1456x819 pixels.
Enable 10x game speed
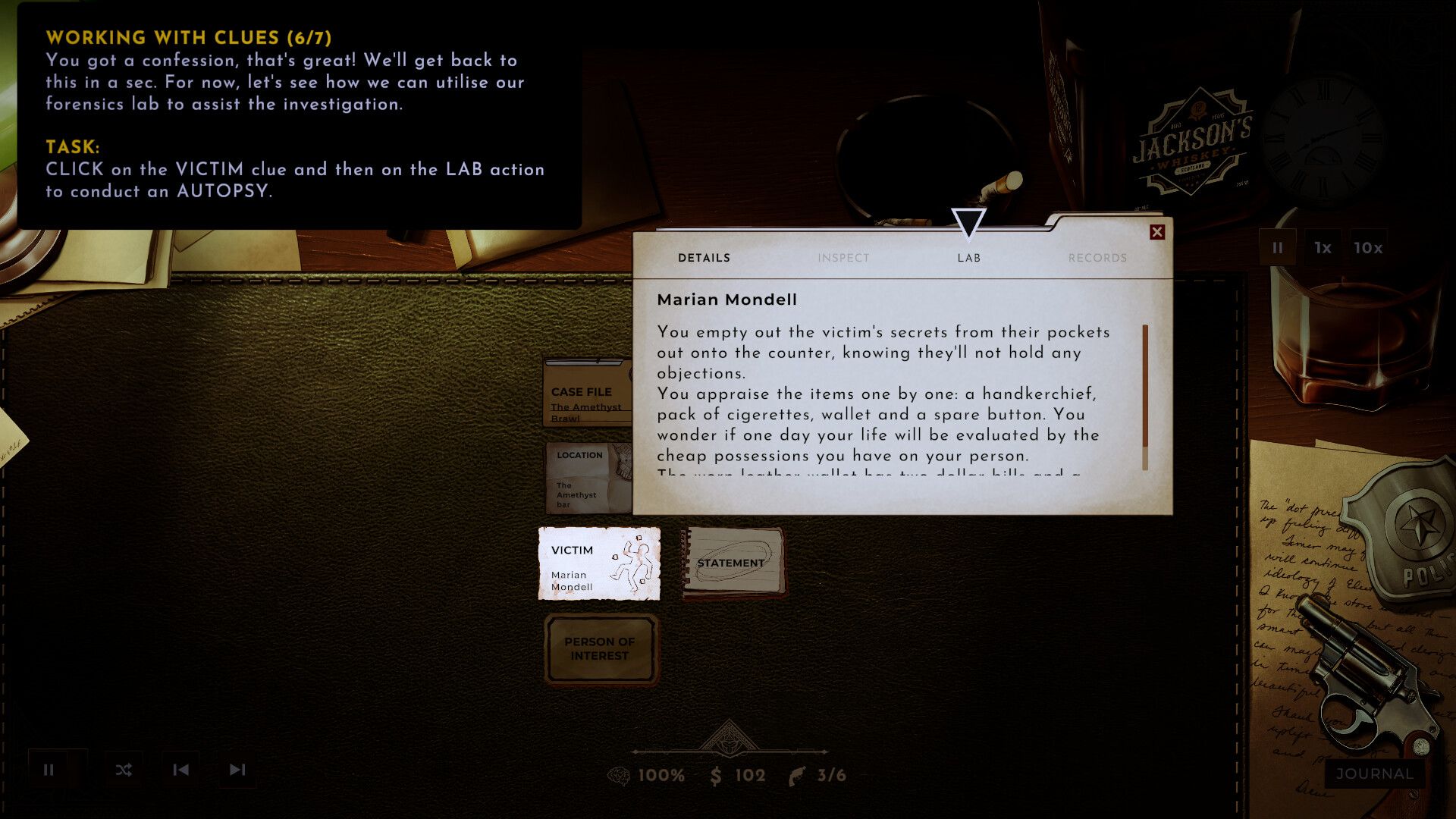coord(1369,247)
